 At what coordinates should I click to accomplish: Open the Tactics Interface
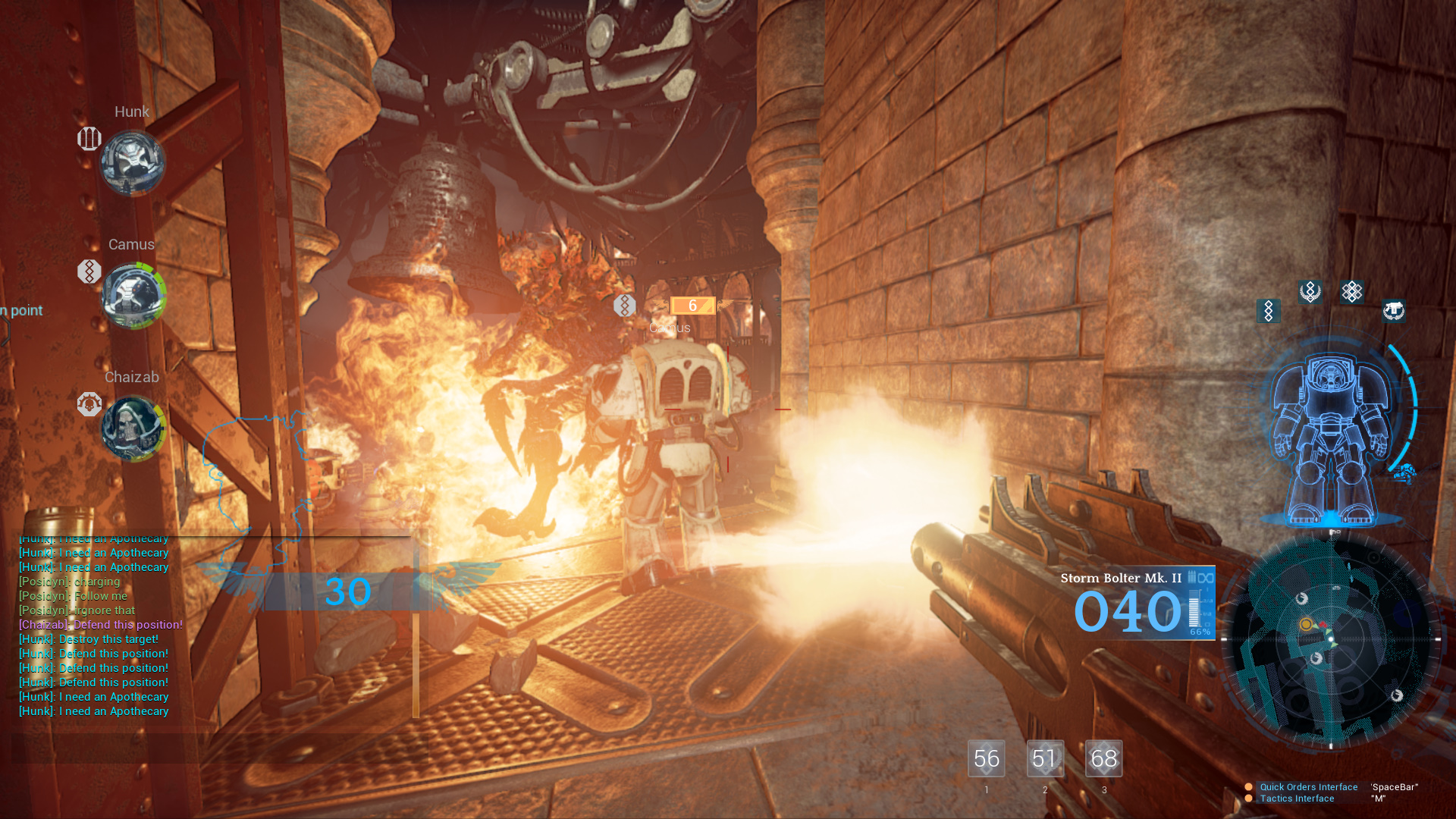(1297, 799)
